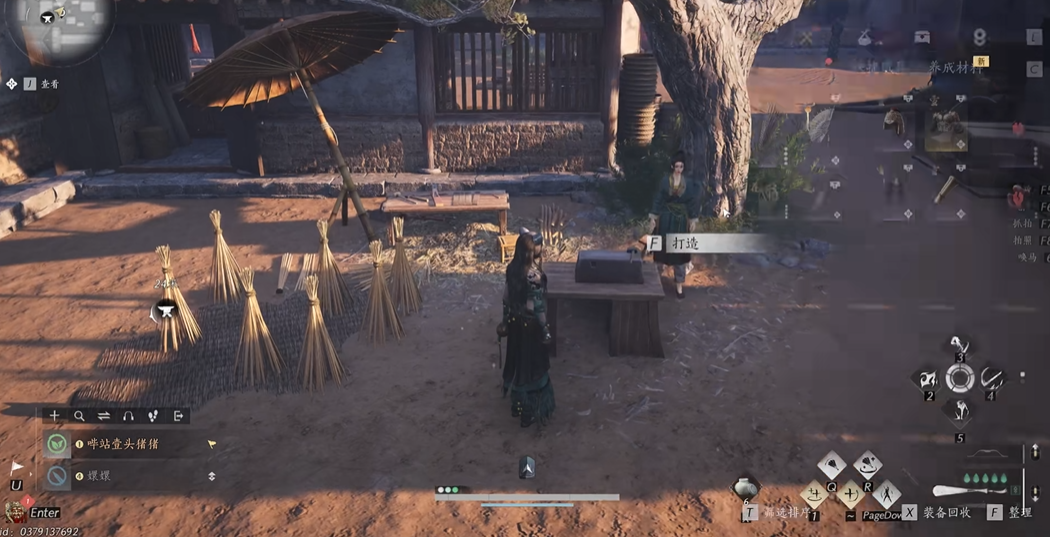Activate the skill icon bound to R
This screenshot has height=537, width=1050.
pyautogui.click(x=867, y=466)
